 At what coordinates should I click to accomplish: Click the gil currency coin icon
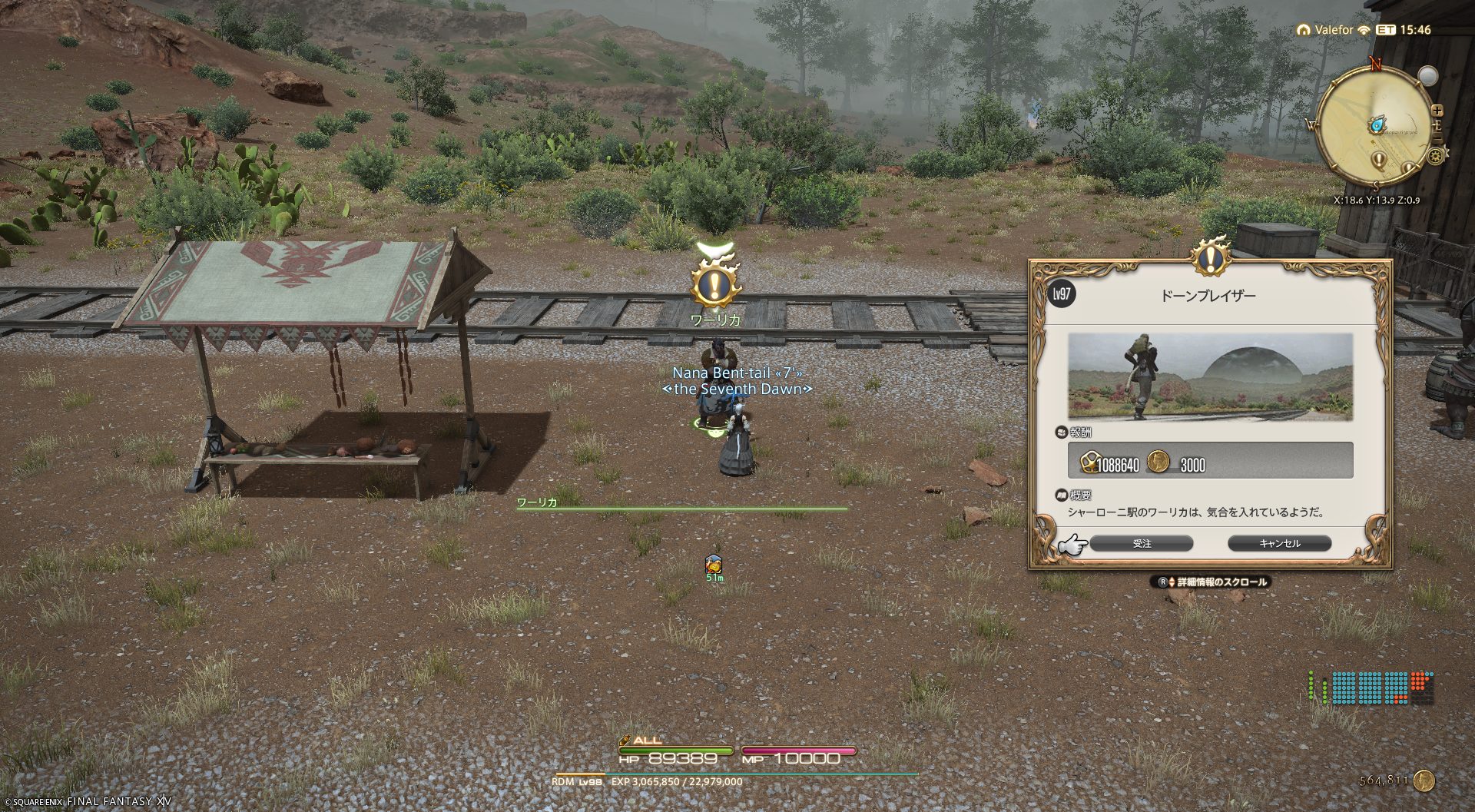click(1424, 781)
